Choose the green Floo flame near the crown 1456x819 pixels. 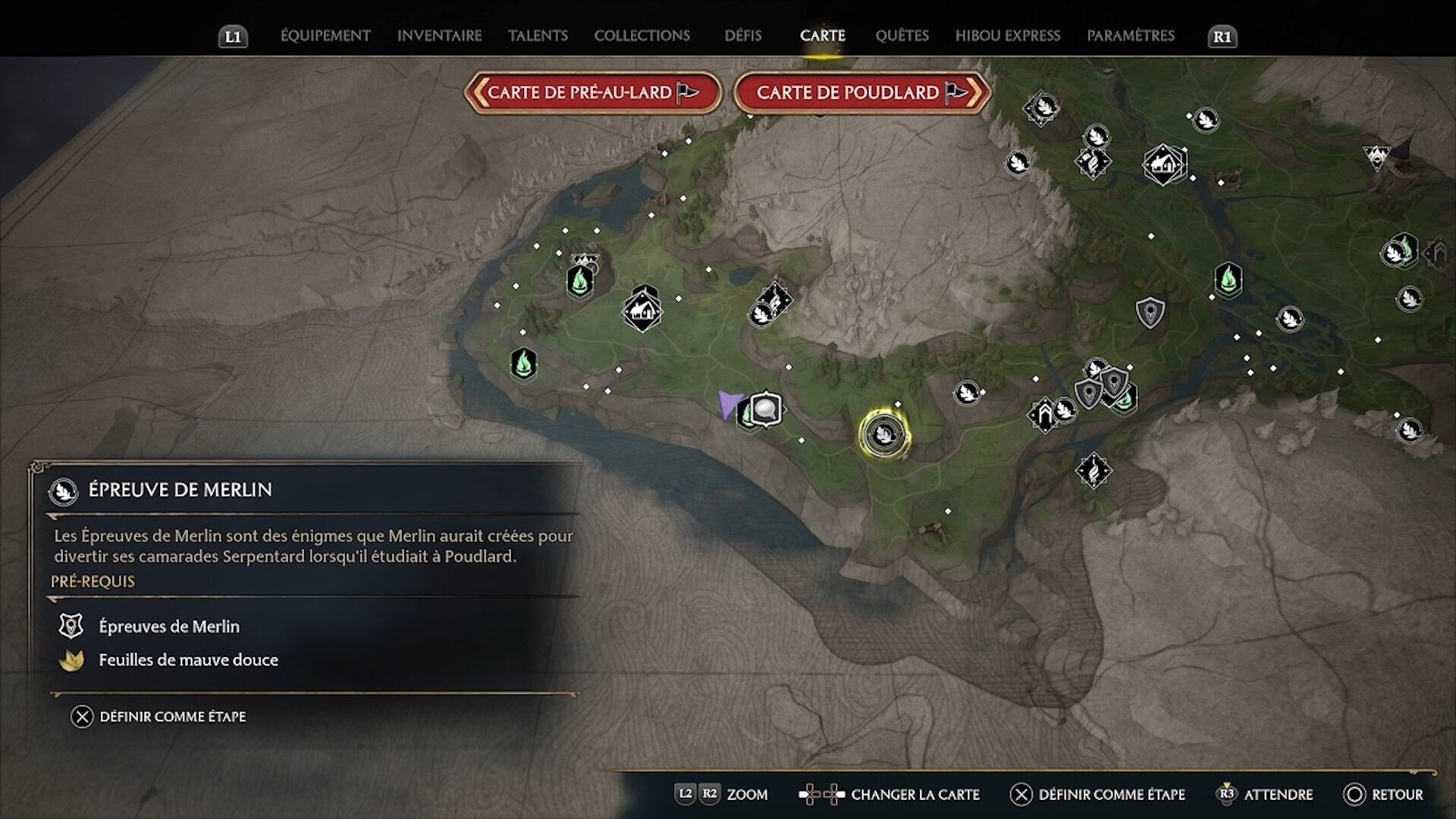click(580, 281)
